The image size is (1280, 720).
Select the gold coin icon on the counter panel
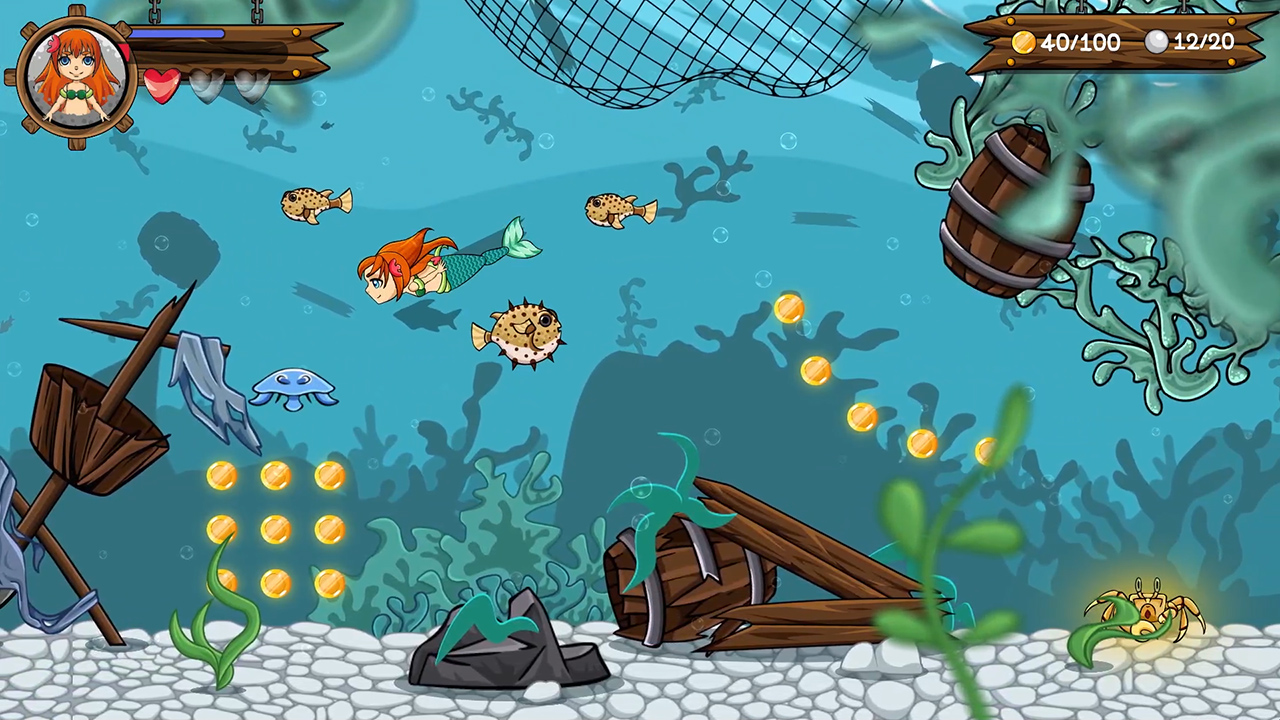pyautogui.click(x=1024, y=42)
